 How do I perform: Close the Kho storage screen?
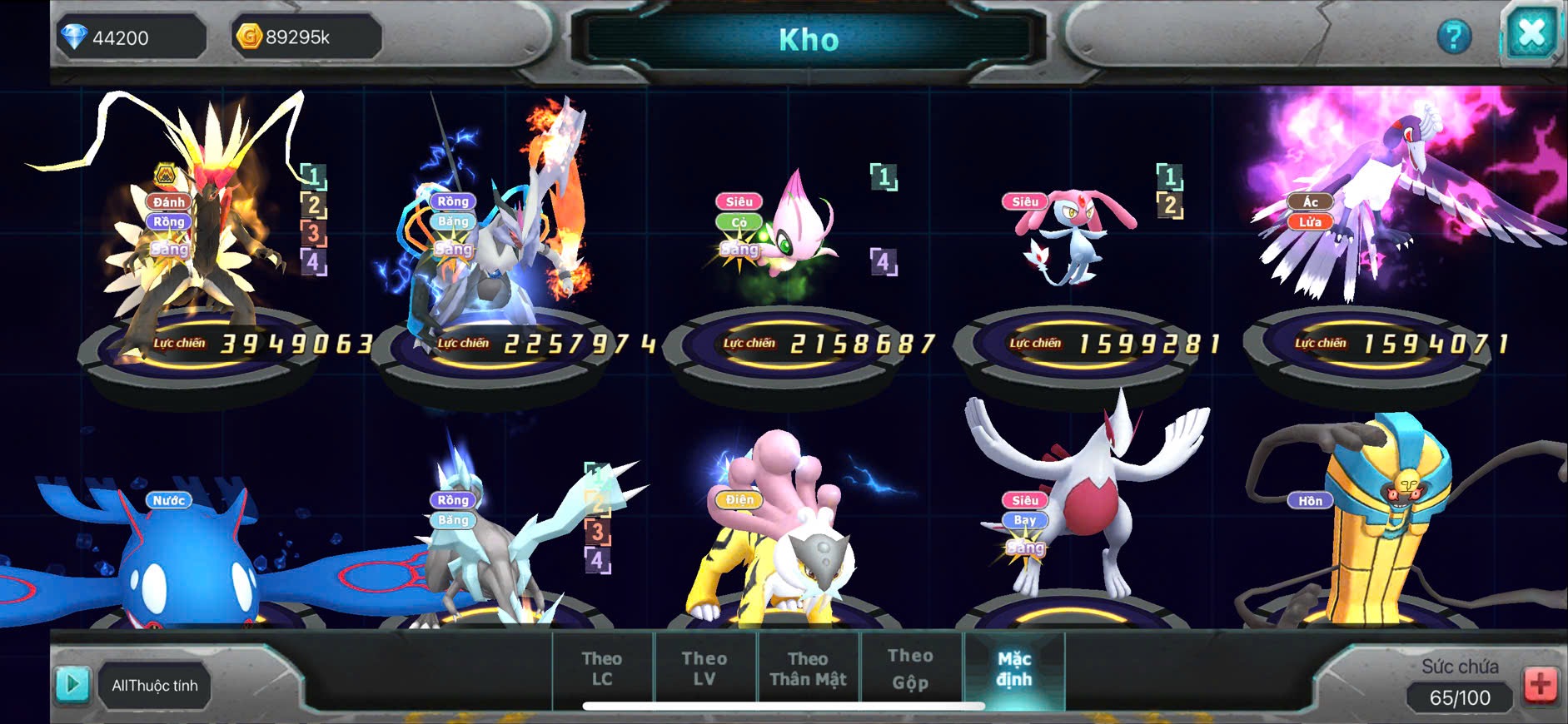(1531, 33)
